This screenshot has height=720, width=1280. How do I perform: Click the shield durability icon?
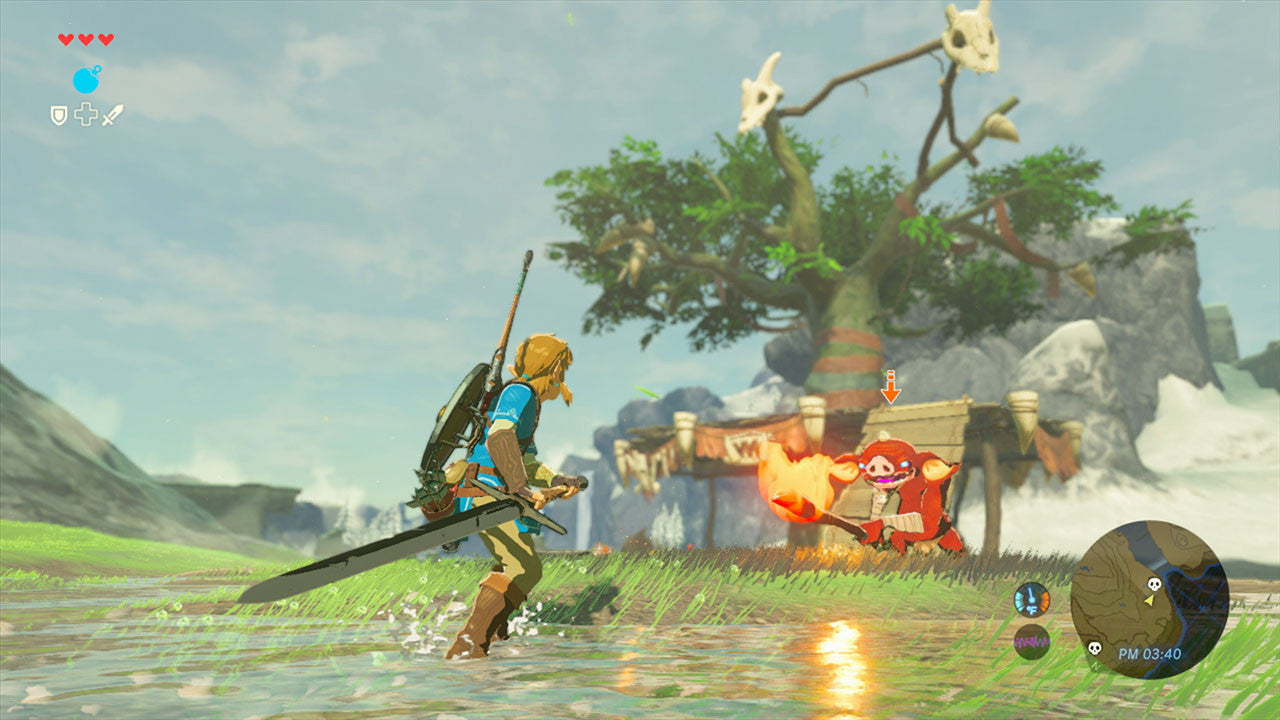click(58, 115)
